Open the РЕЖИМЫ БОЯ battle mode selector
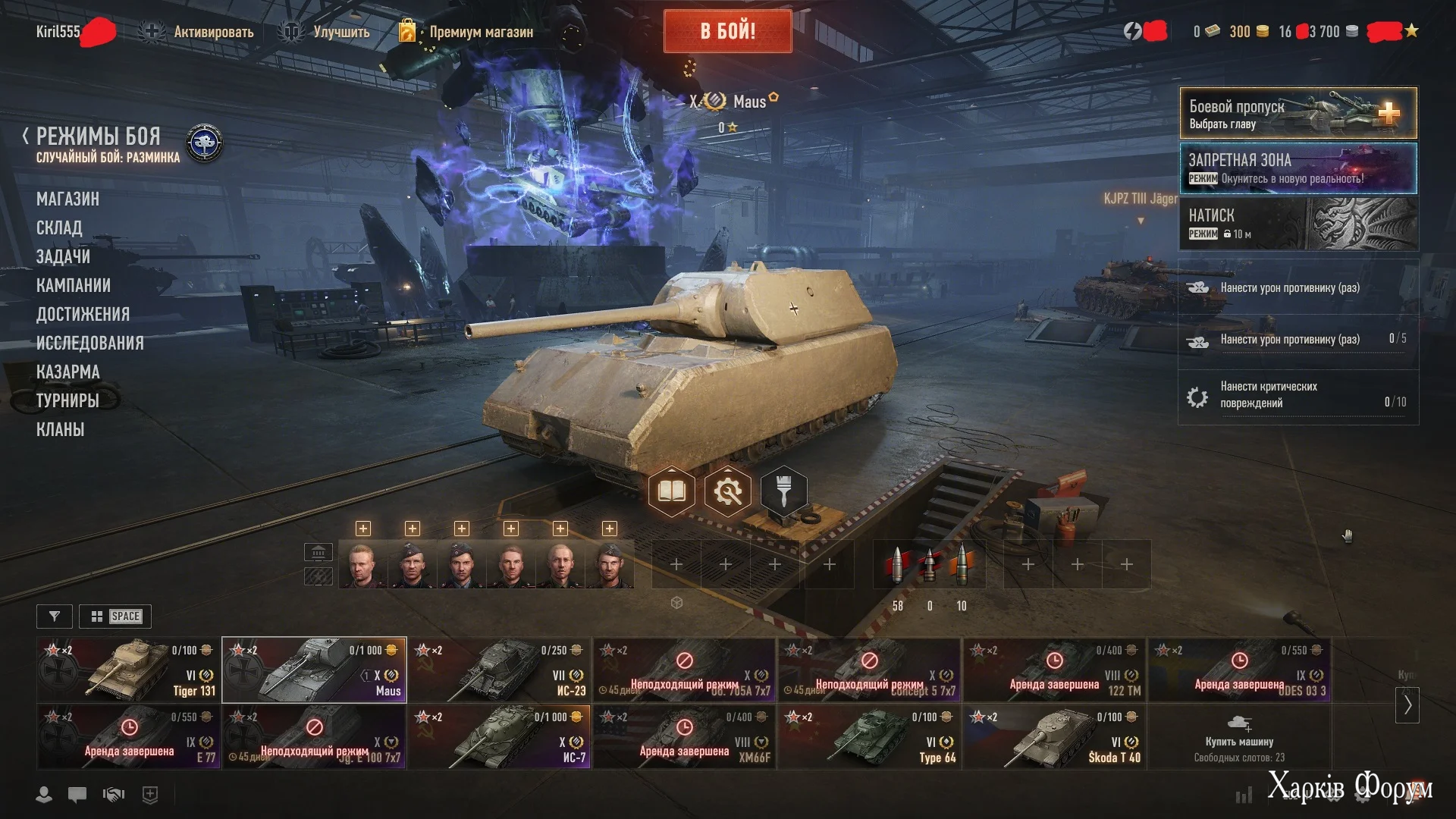This screenshot has height=819, width=1456. tap(99, 137)
